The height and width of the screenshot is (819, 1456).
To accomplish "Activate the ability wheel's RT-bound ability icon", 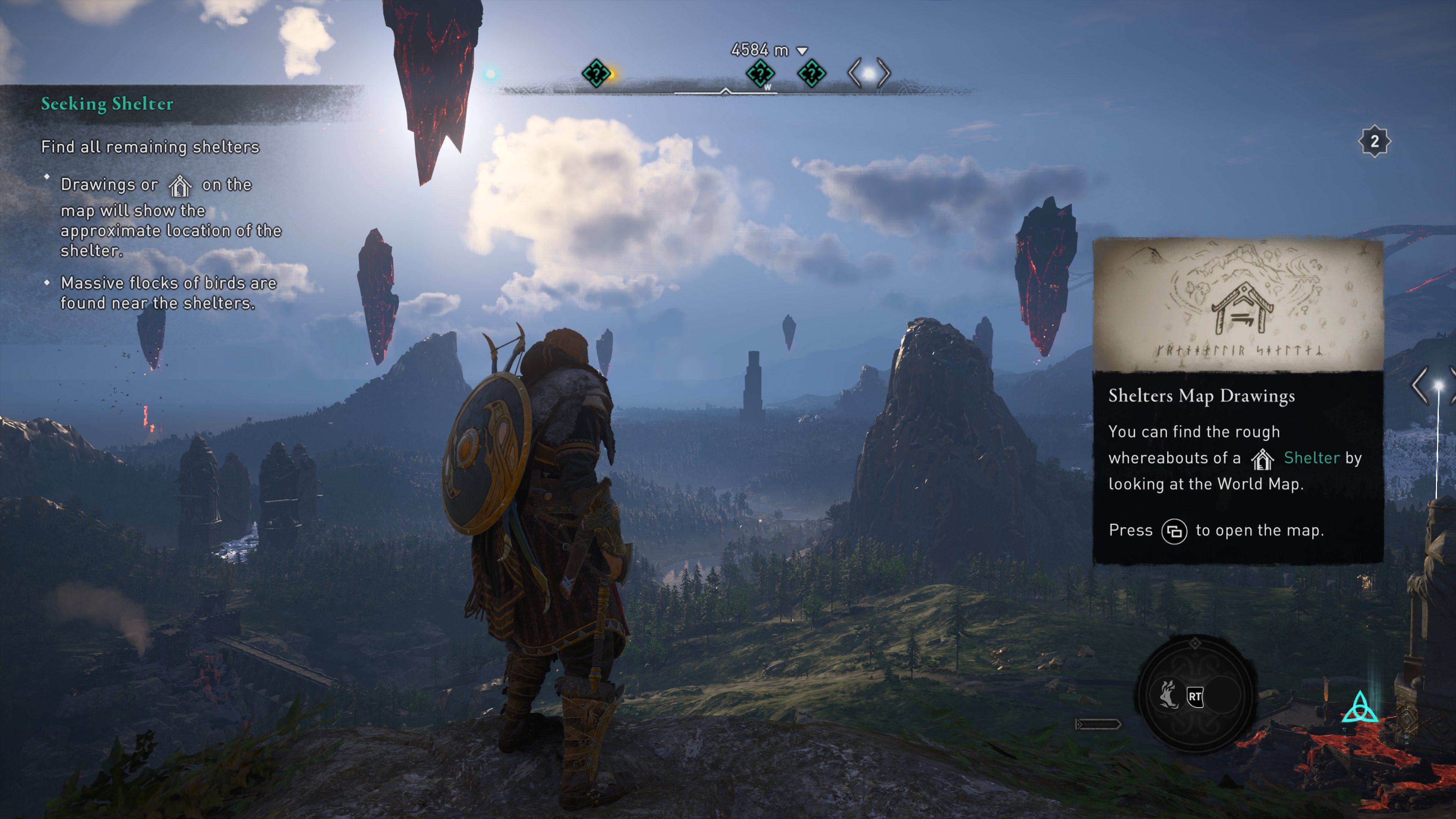I will click(1168, 695).
